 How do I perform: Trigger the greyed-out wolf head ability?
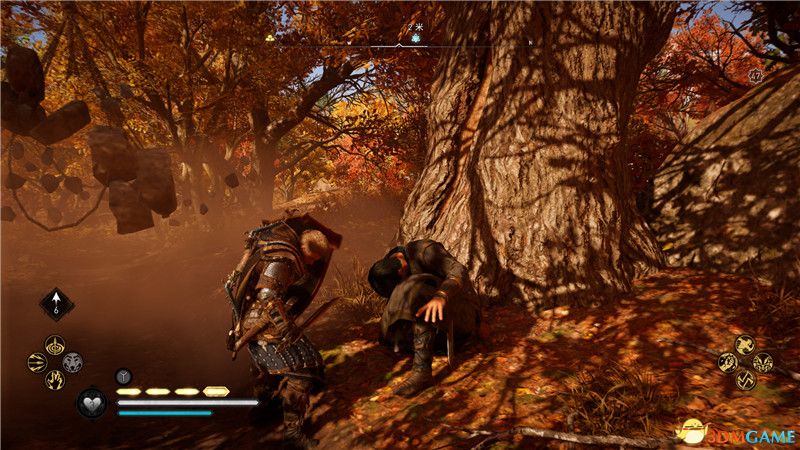click(72, 363)
